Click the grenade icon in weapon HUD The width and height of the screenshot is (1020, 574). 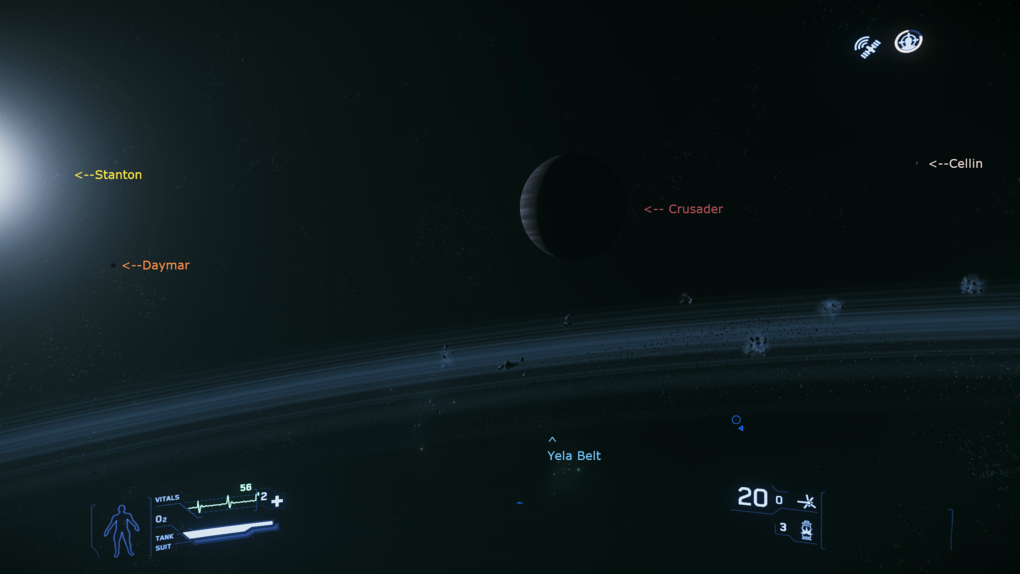coord(806,530)
